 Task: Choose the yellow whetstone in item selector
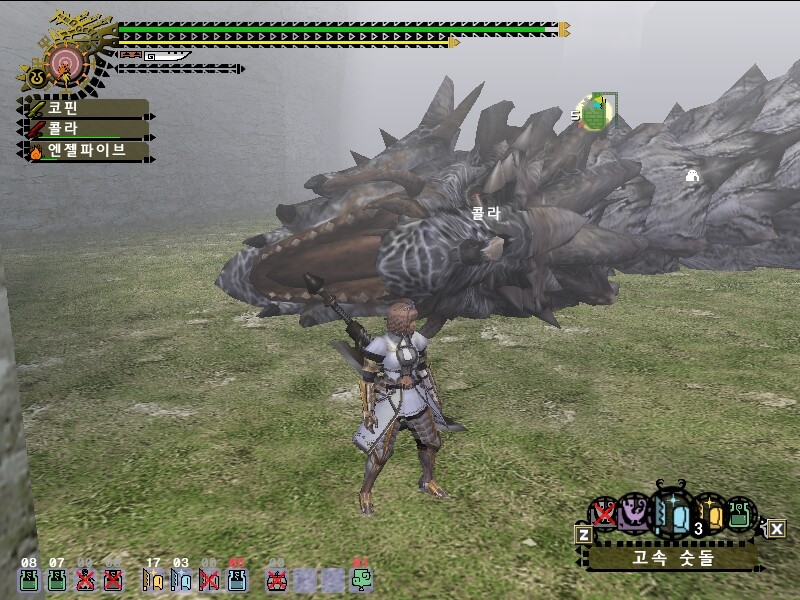click(708, 513)
